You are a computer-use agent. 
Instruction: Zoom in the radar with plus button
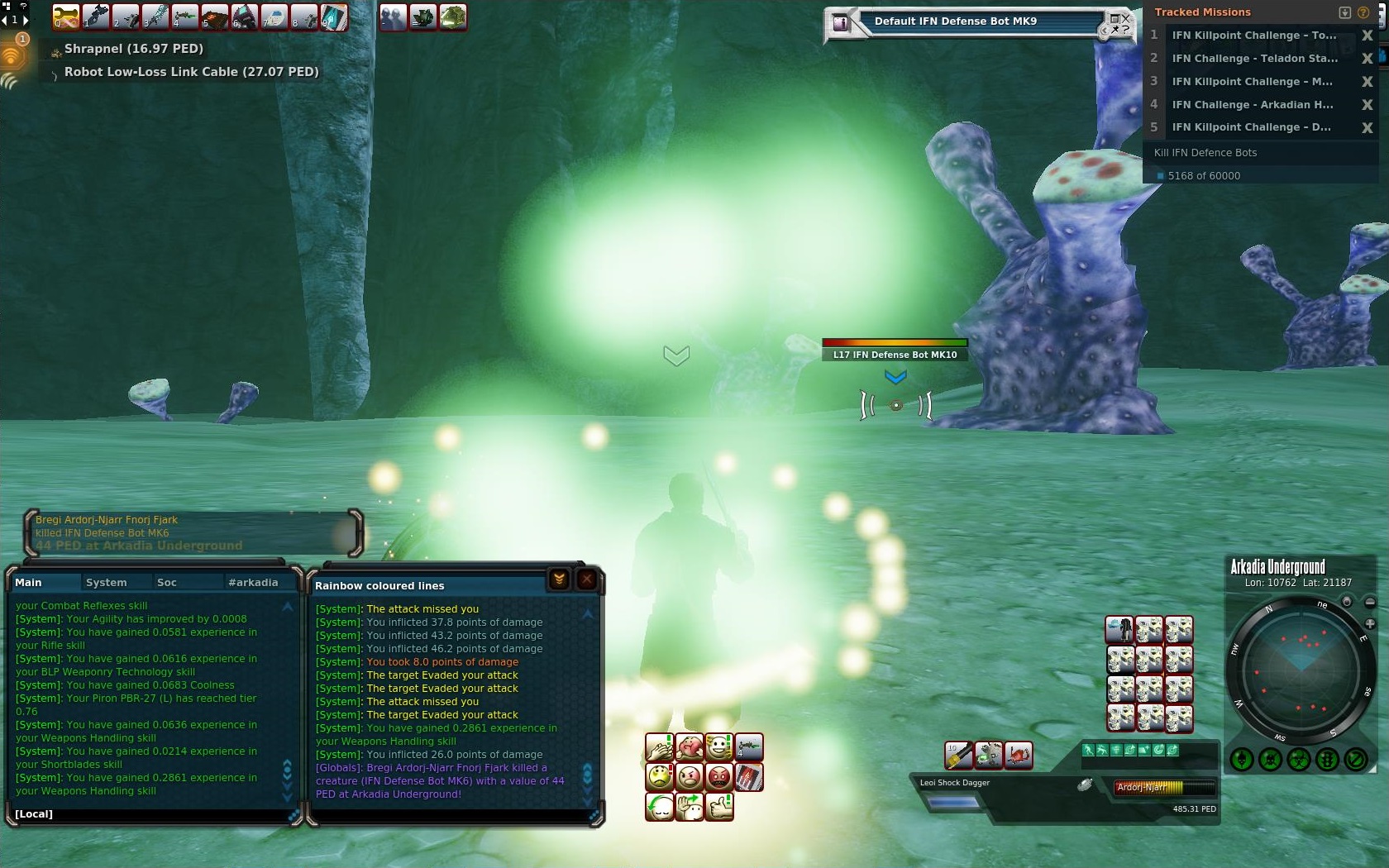pyautogui.click(x=1370, y=623)
